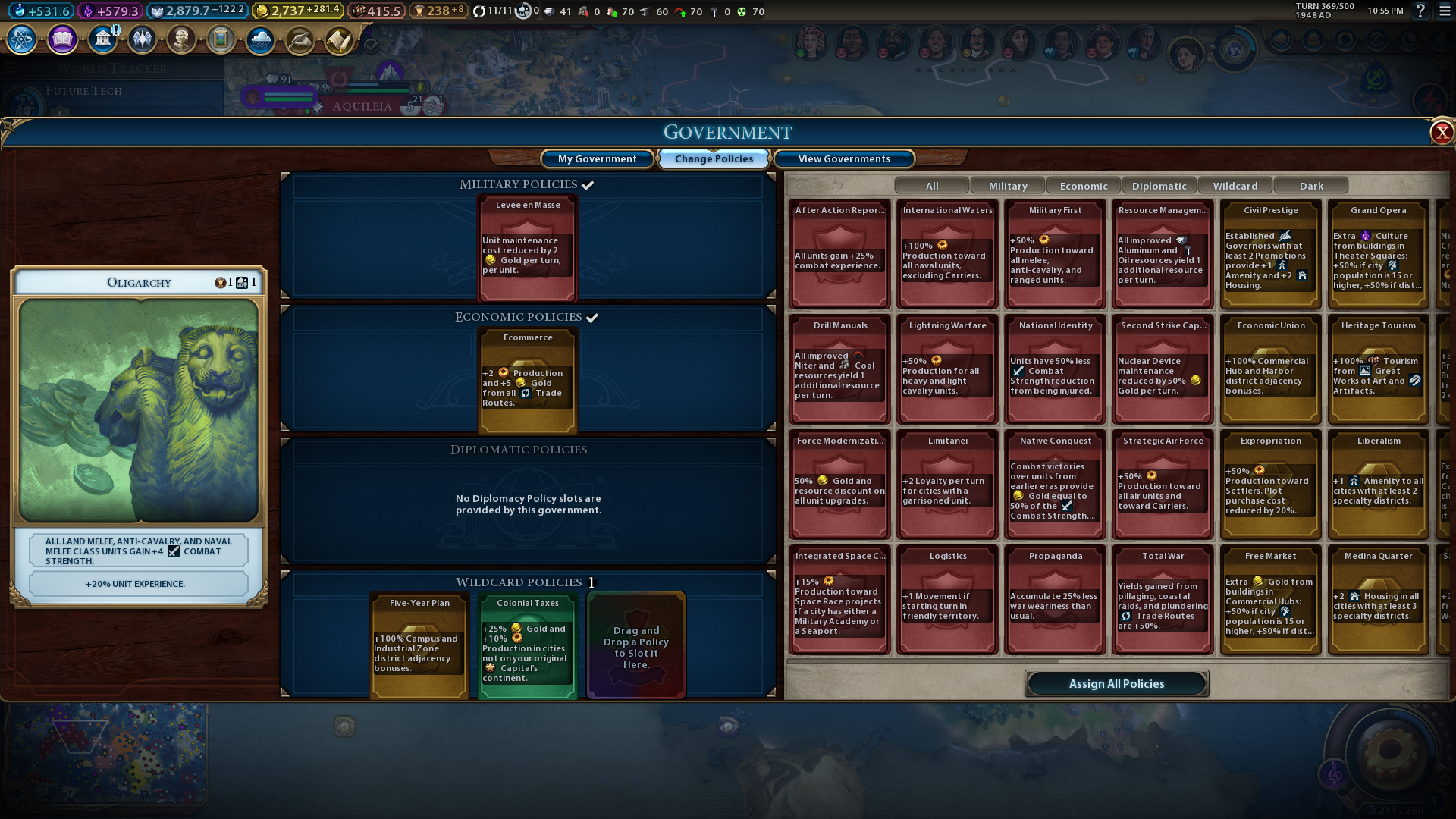Pick the Colonial Taxes policy card
The image size is (1456, 819).
tap(528, 645)
